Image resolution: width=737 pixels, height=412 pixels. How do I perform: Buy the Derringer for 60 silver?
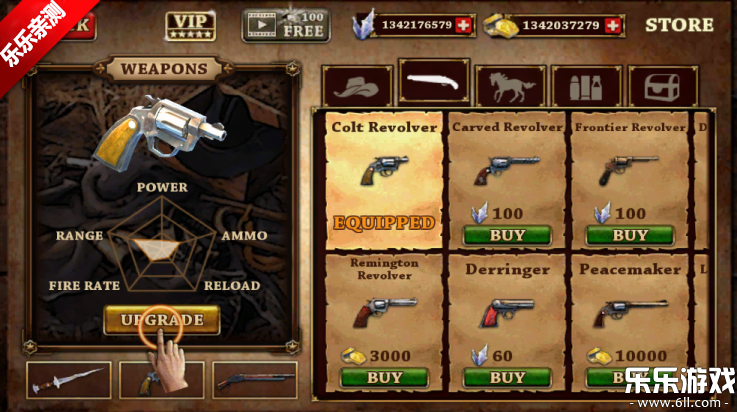point(507,378)
